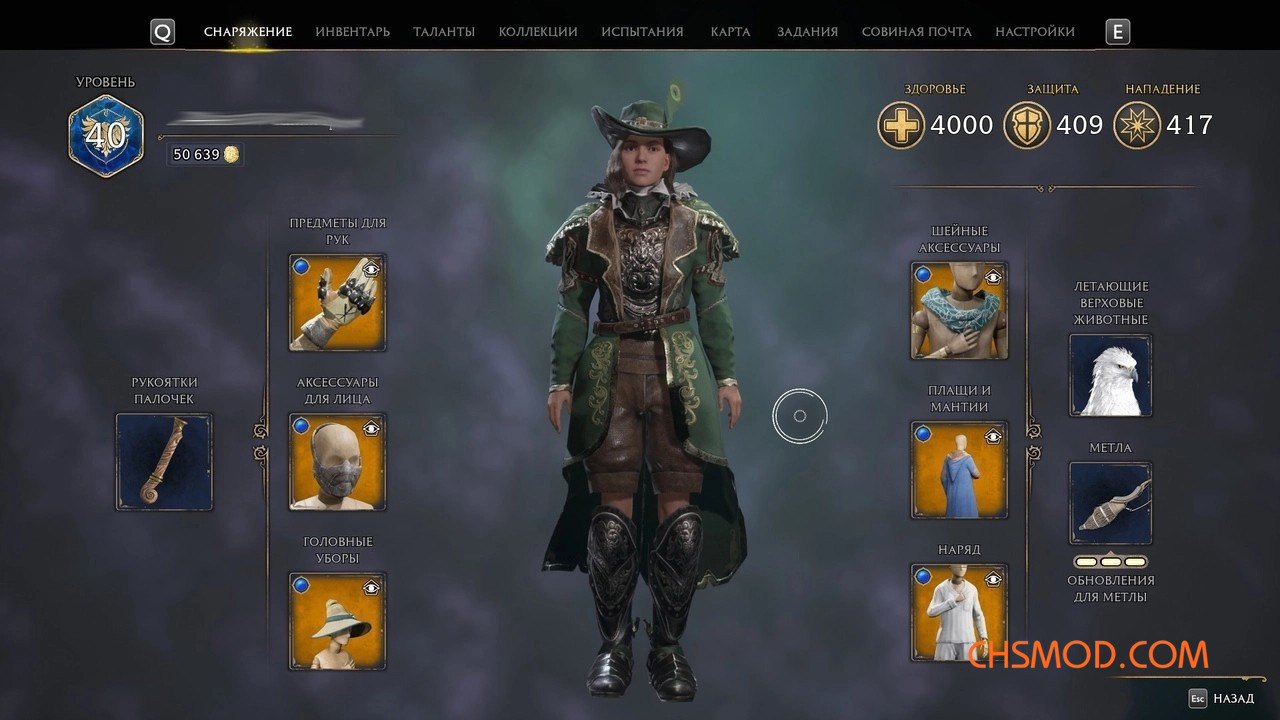The width and height of the screenshot is (1280, 720).
Task: Choose the blue cloak slot
Action: click(x=958, y=470)
